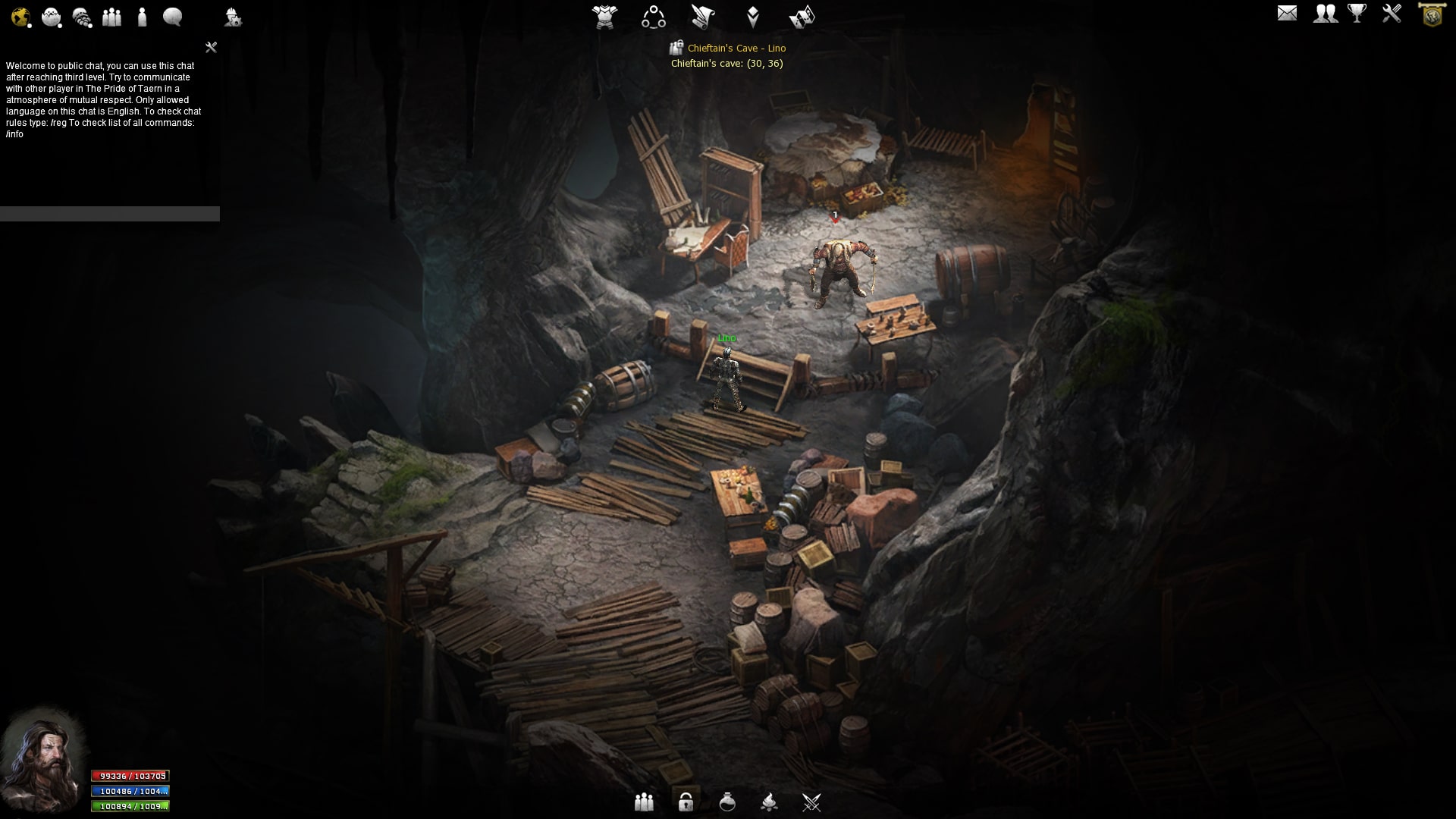
Task: Open game settings with the large wrench icon
Action: tap(1392, 13)
